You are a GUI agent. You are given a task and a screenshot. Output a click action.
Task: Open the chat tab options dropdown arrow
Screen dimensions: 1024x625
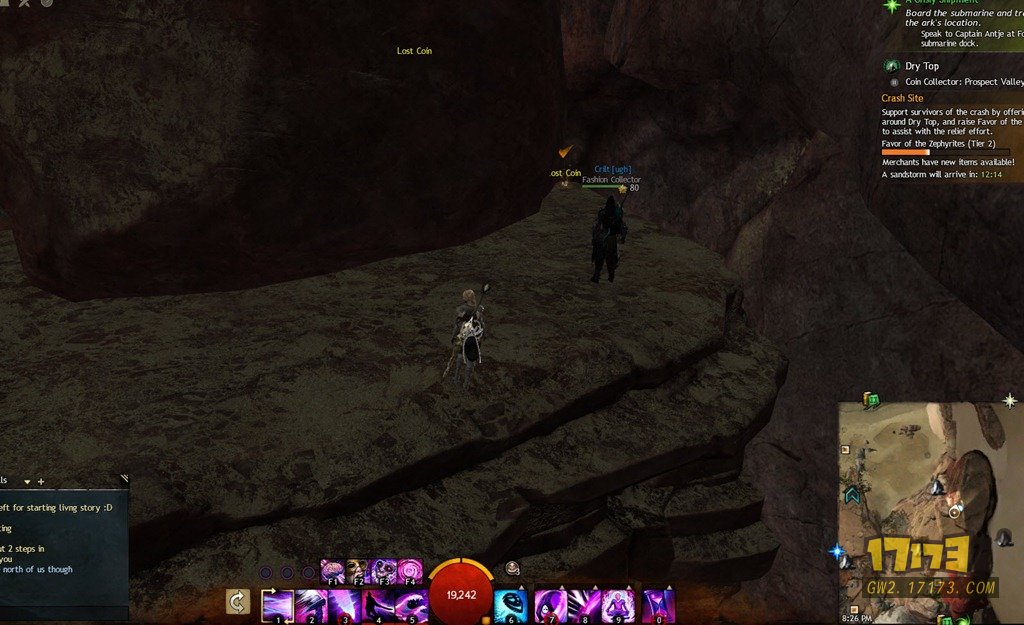click(x=27, y=482)
